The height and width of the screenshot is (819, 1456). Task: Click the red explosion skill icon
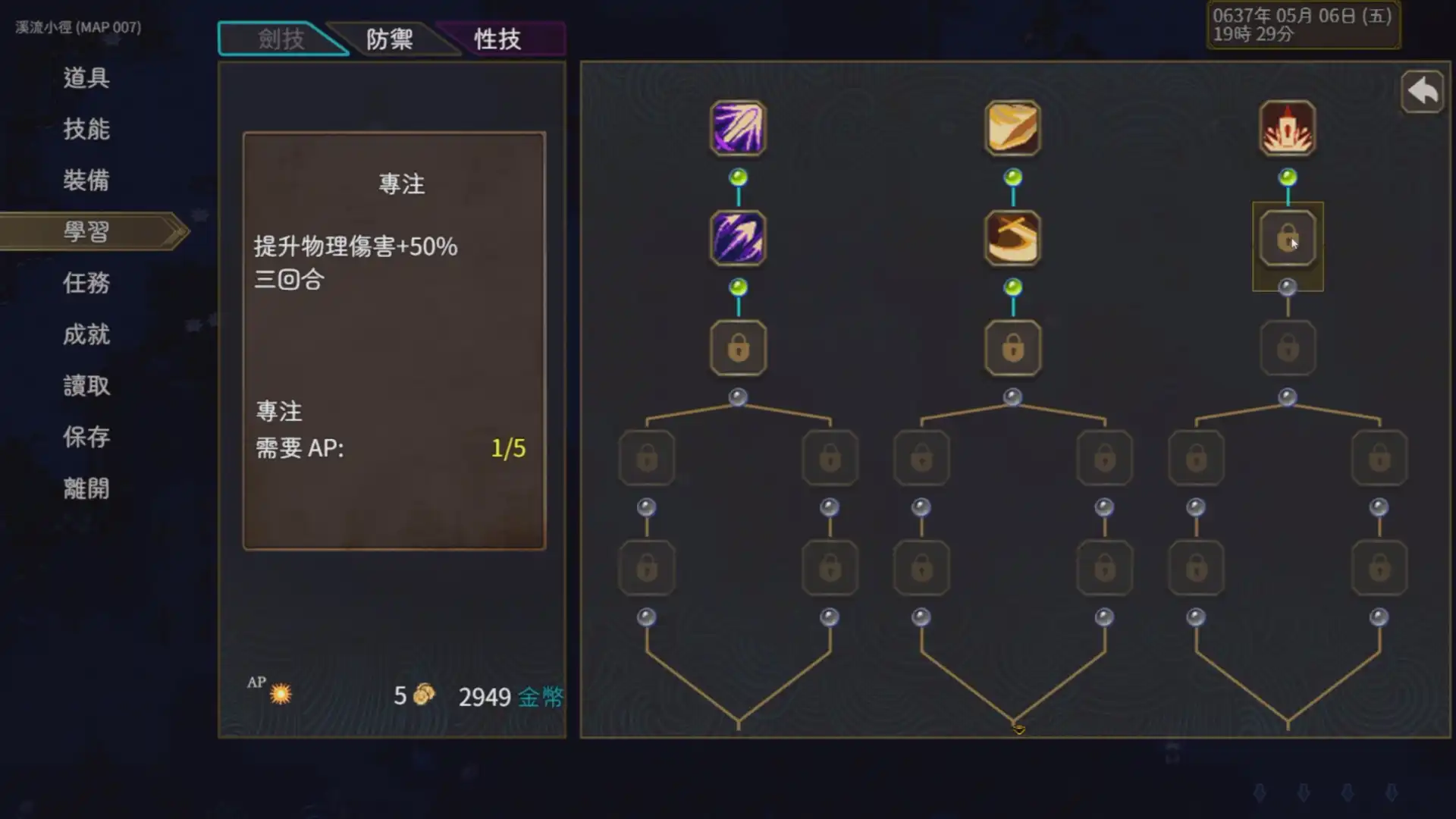tap(1287, 129)
